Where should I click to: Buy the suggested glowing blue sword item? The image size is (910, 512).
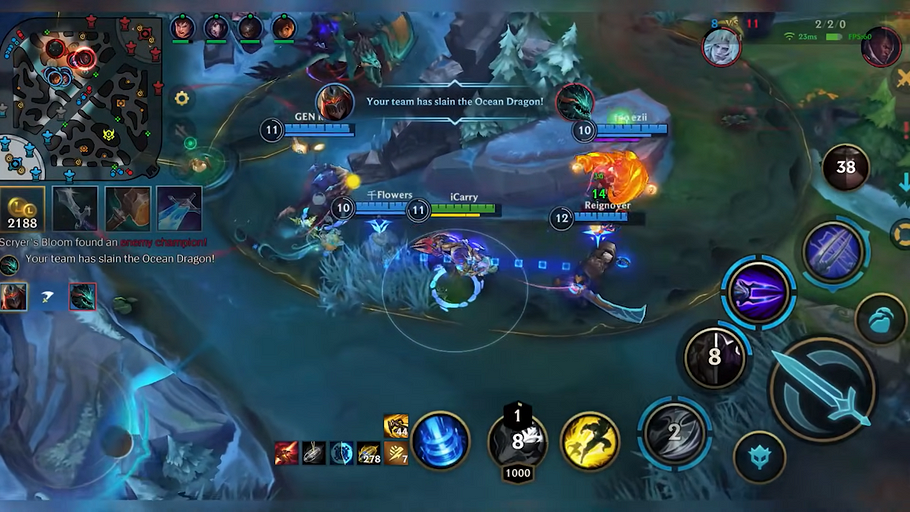click(x=179, y=208)
